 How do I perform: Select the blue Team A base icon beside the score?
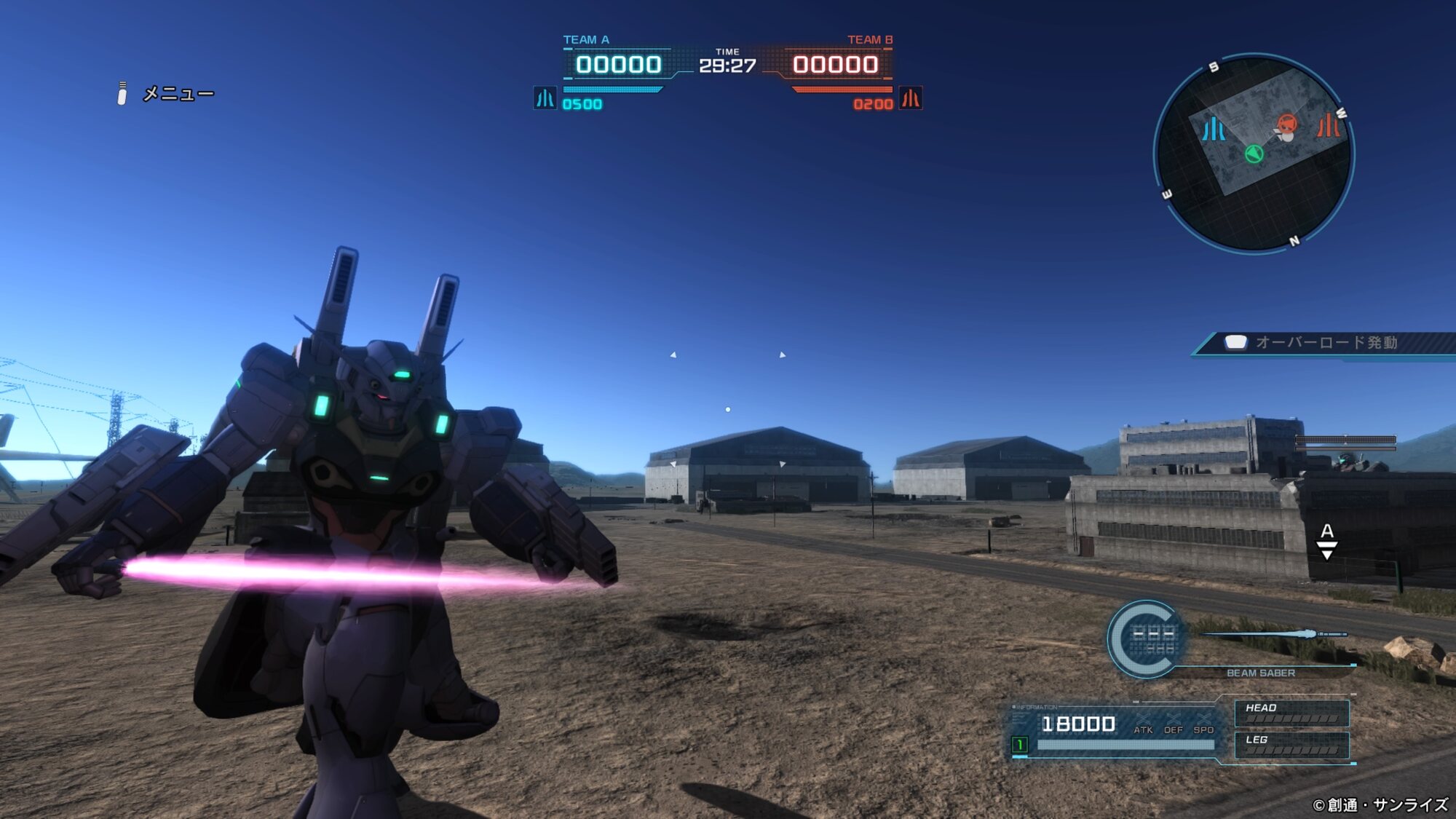point(545,98)
